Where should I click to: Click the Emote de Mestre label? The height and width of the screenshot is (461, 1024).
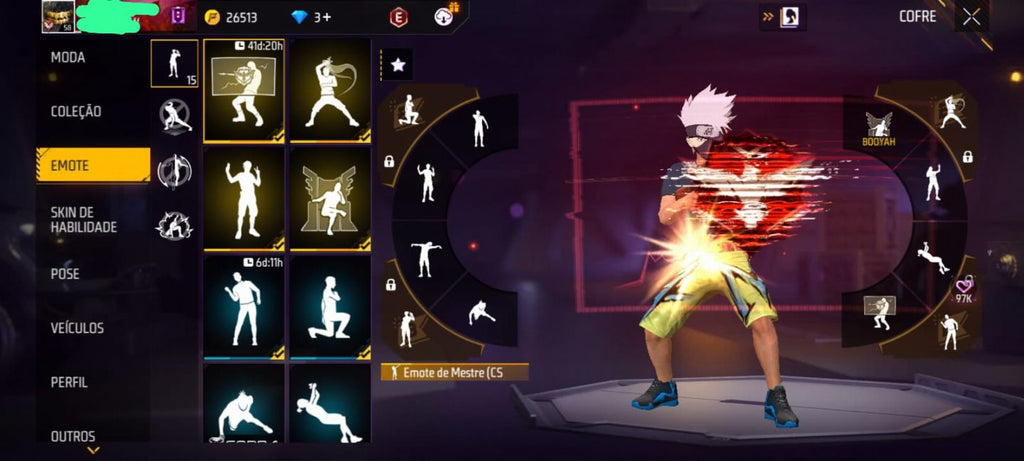(x=455, y=372)
